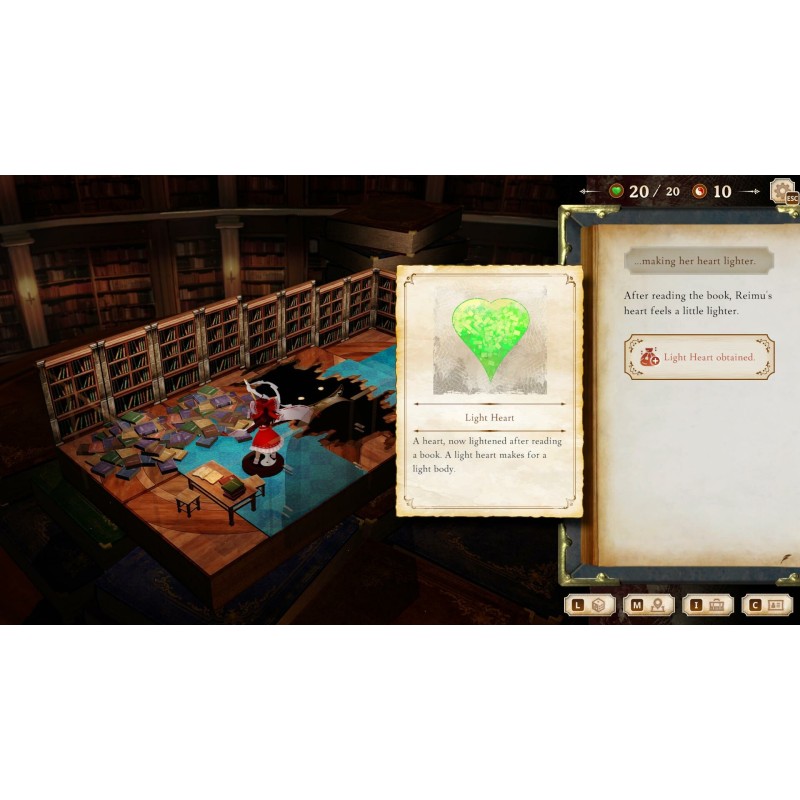Select the "Light Heart obtained" reward entry
800x800 pixels.
pos(699,357)
